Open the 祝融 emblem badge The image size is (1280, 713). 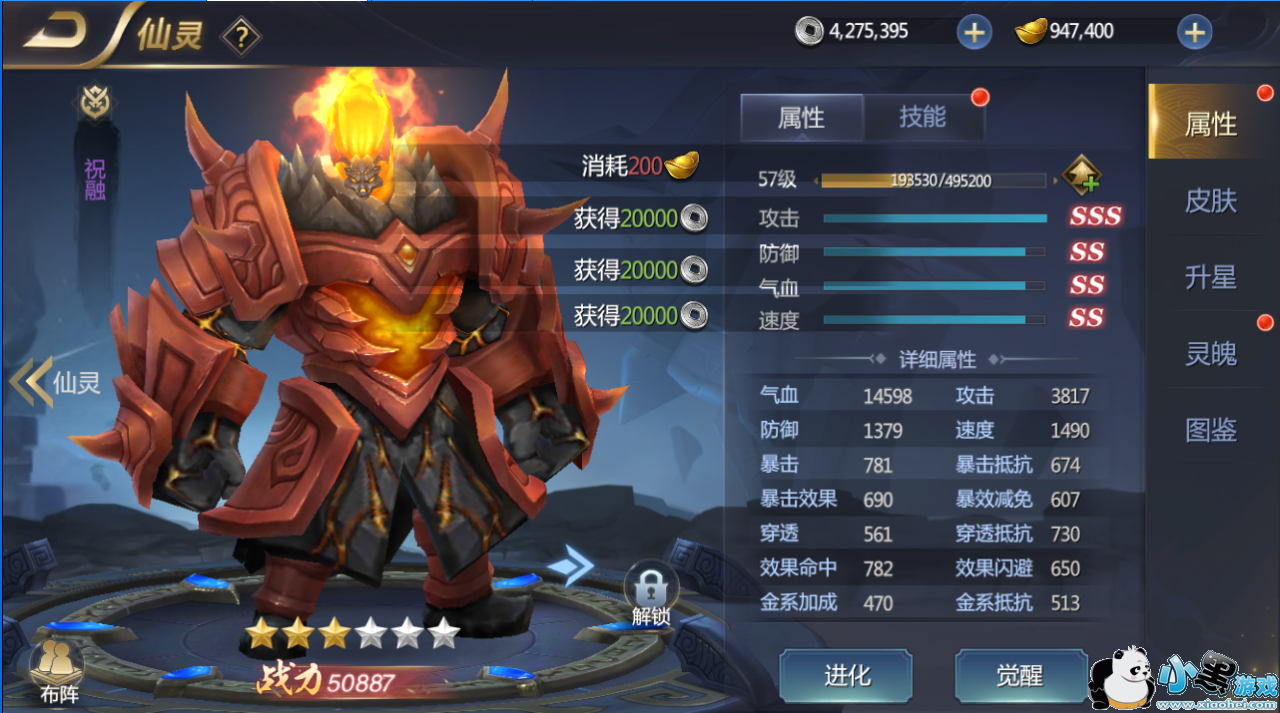tap(95, 103)
